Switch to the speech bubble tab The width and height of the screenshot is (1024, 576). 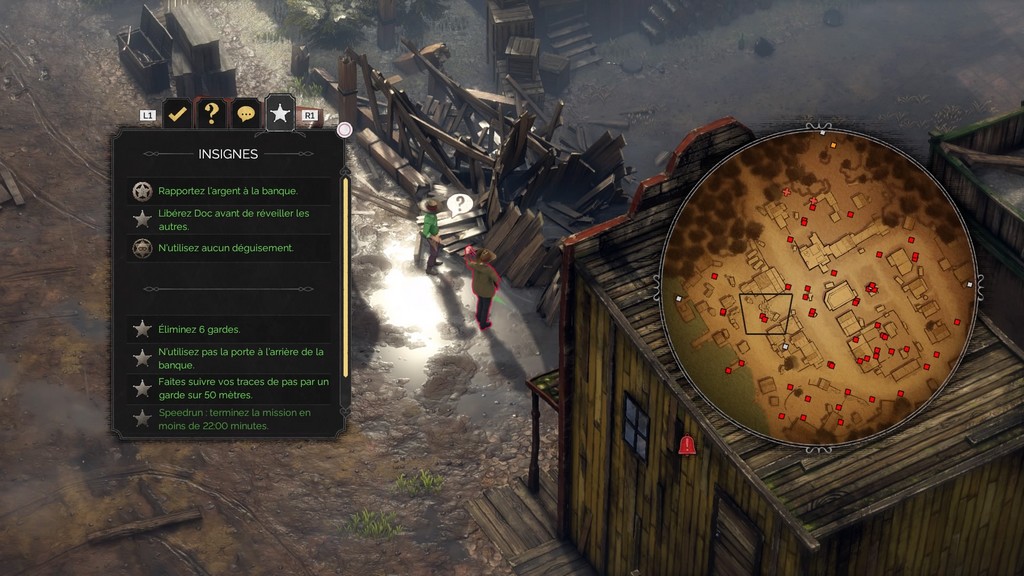[245, 114]
